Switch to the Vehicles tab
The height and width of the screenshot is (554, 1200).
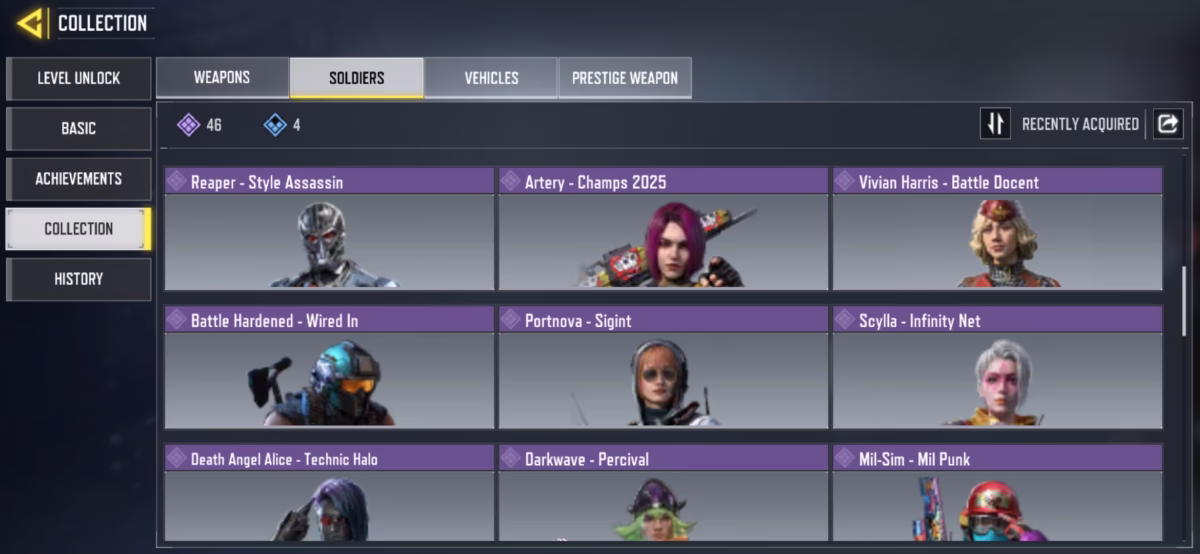tap(491, 78)
